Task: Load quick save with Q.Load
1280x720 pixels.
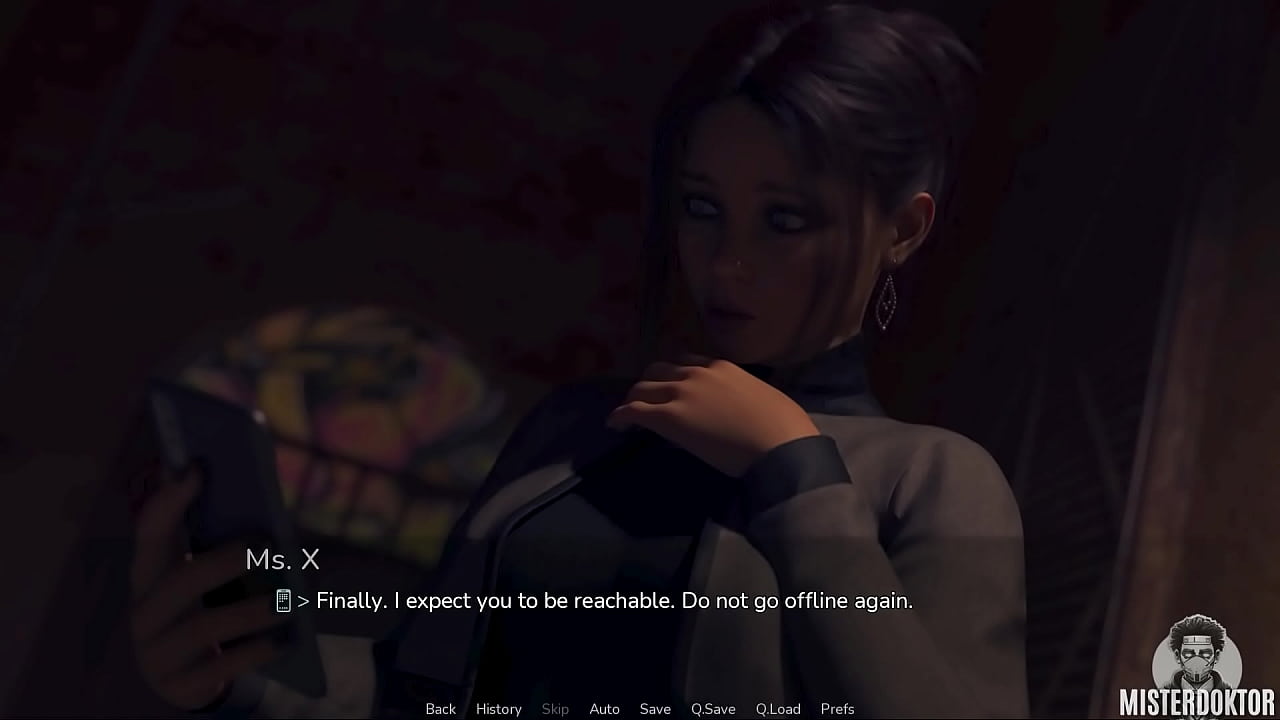Action: 778,709
